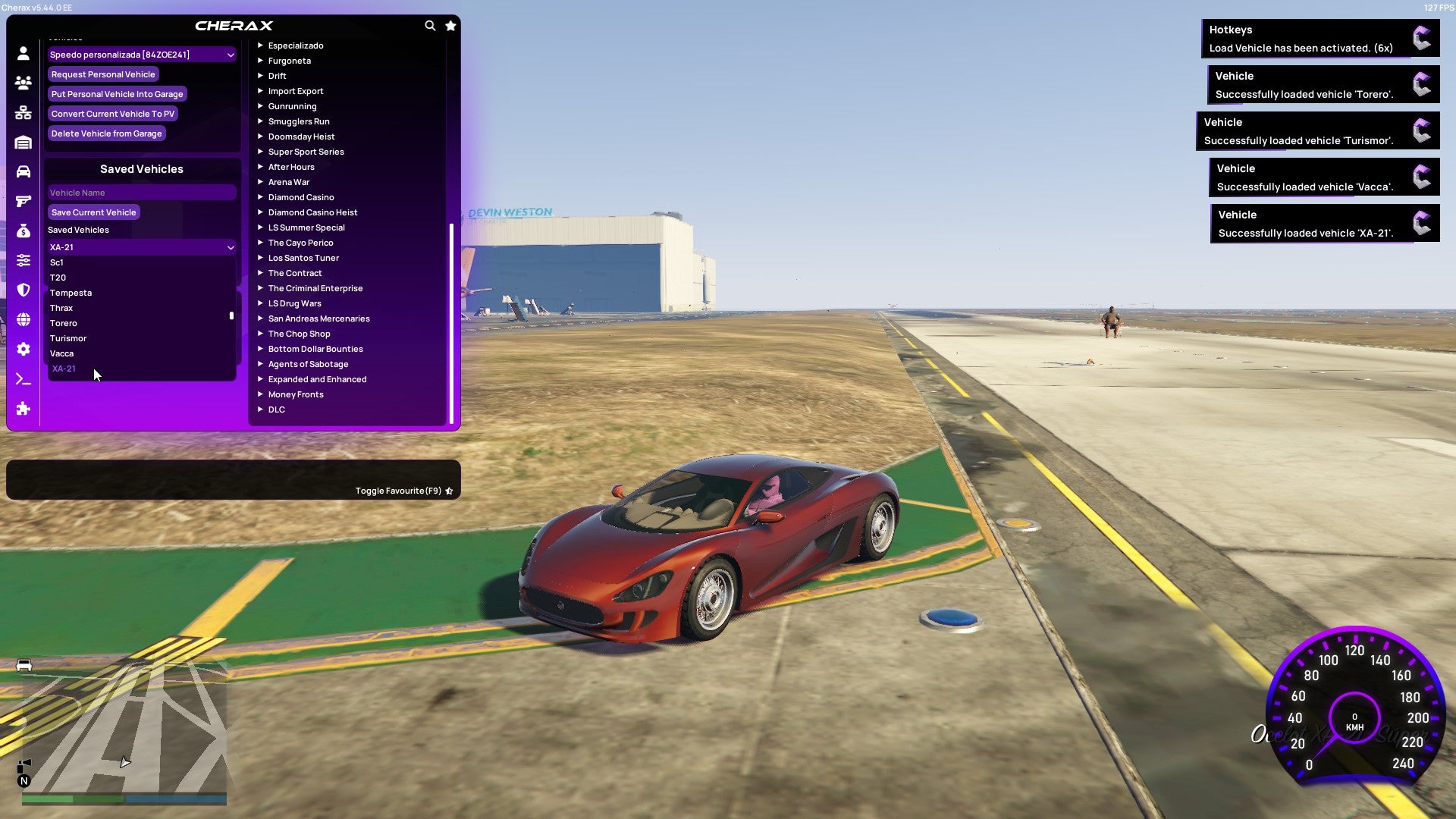This screenshot has width=1456, height=819.
Task: Open the Self menu via the person icon
Action: coord(23,53)
